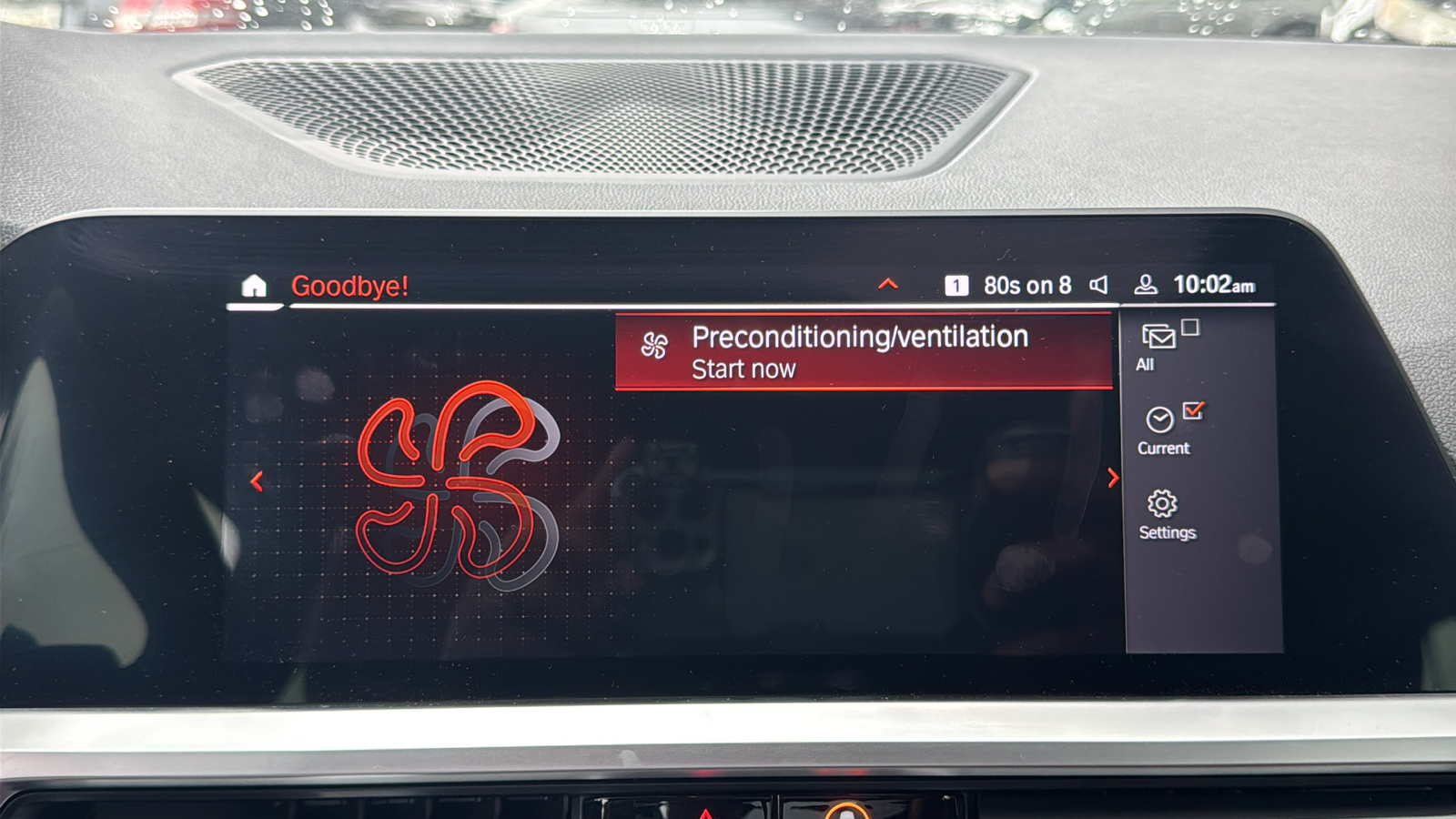
Task: Open the 80s on 8 radio station
Action: tap(1026, 286)
